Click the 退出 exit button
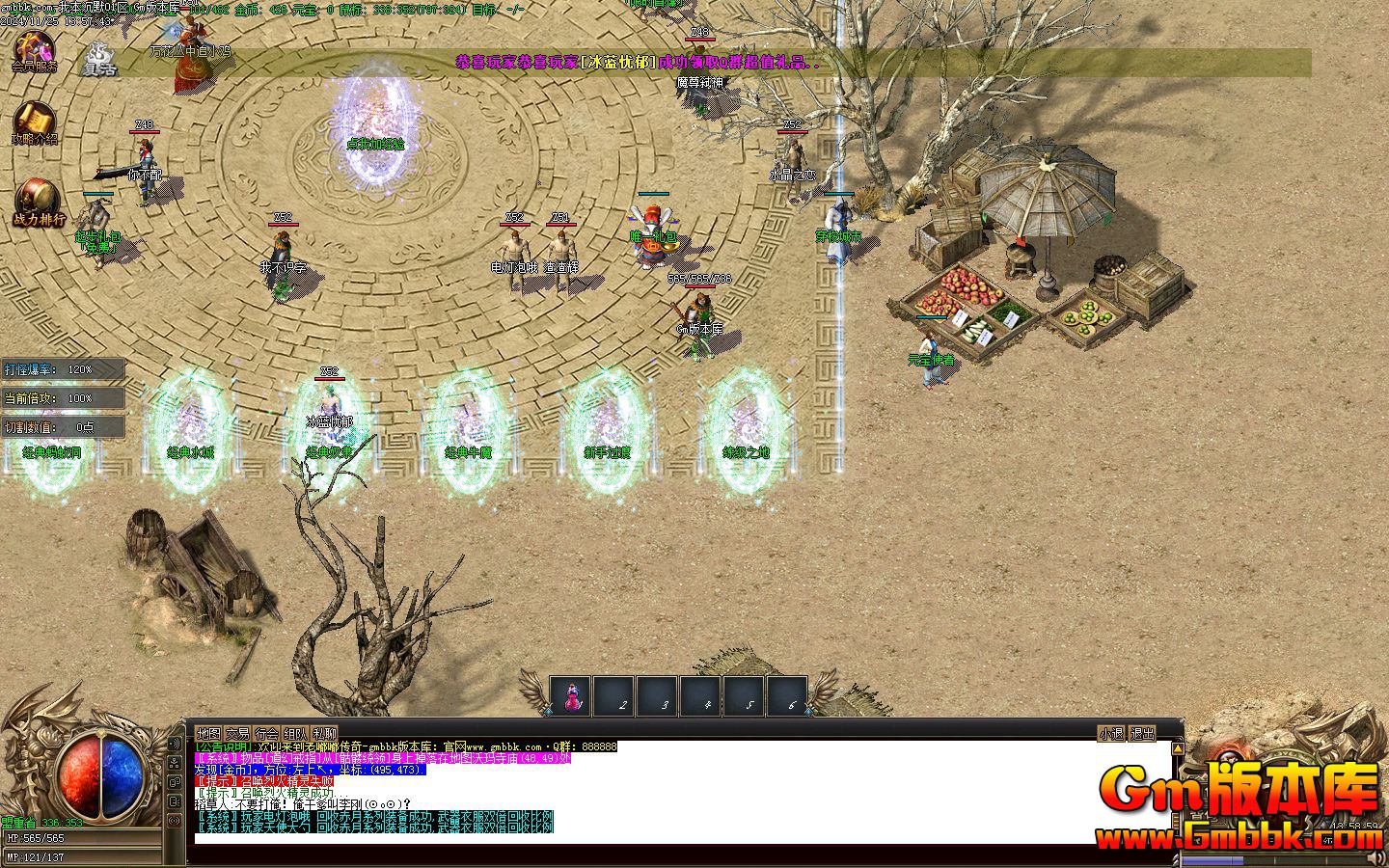This screenshot has height=868, width=1389. click(1142, 734)
